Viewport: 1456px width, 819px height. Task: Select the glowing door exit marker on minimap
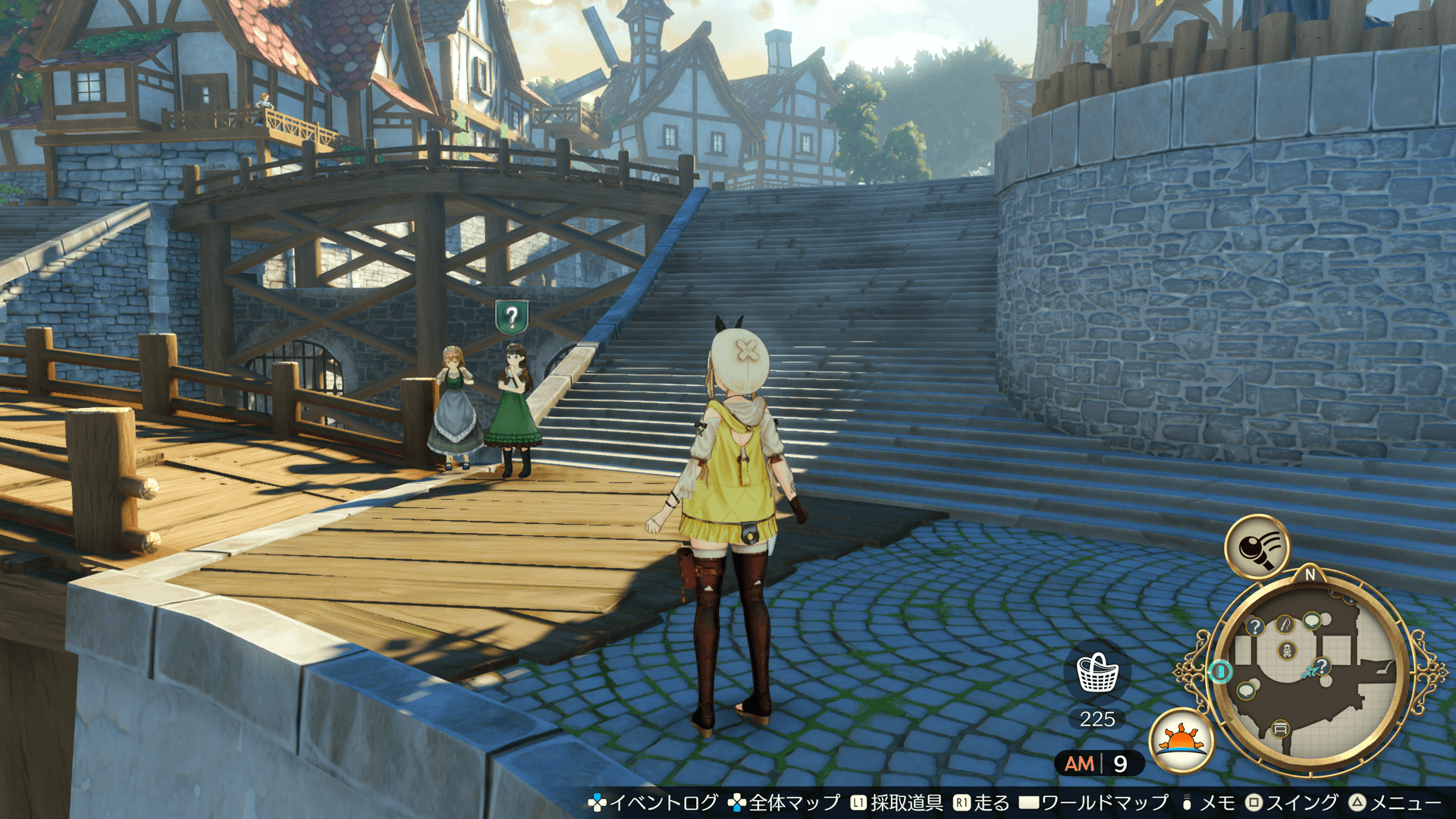point(1220,671)
